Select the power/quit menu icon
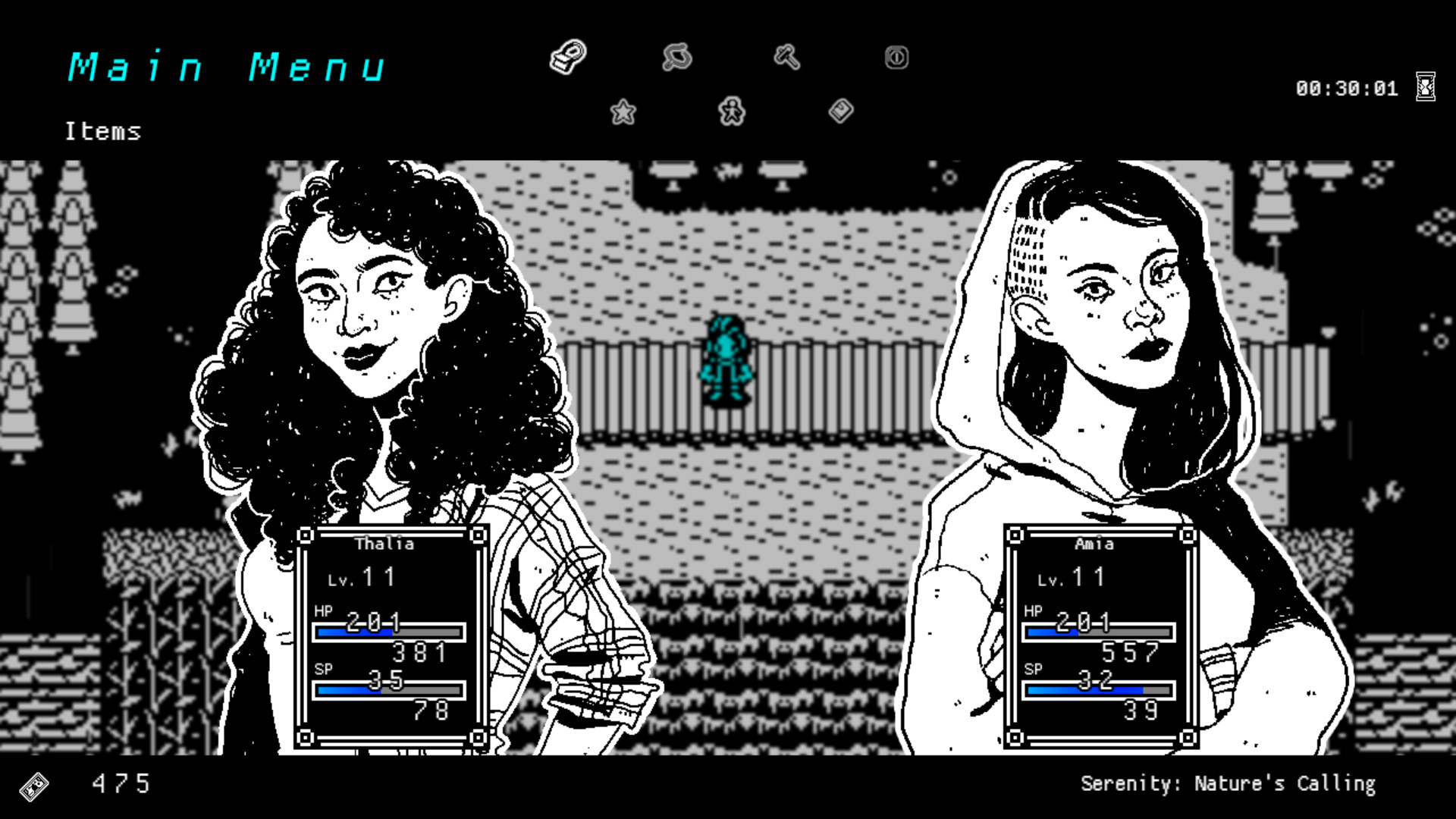Screen dimensions: 1456x819 pos(896,58)
